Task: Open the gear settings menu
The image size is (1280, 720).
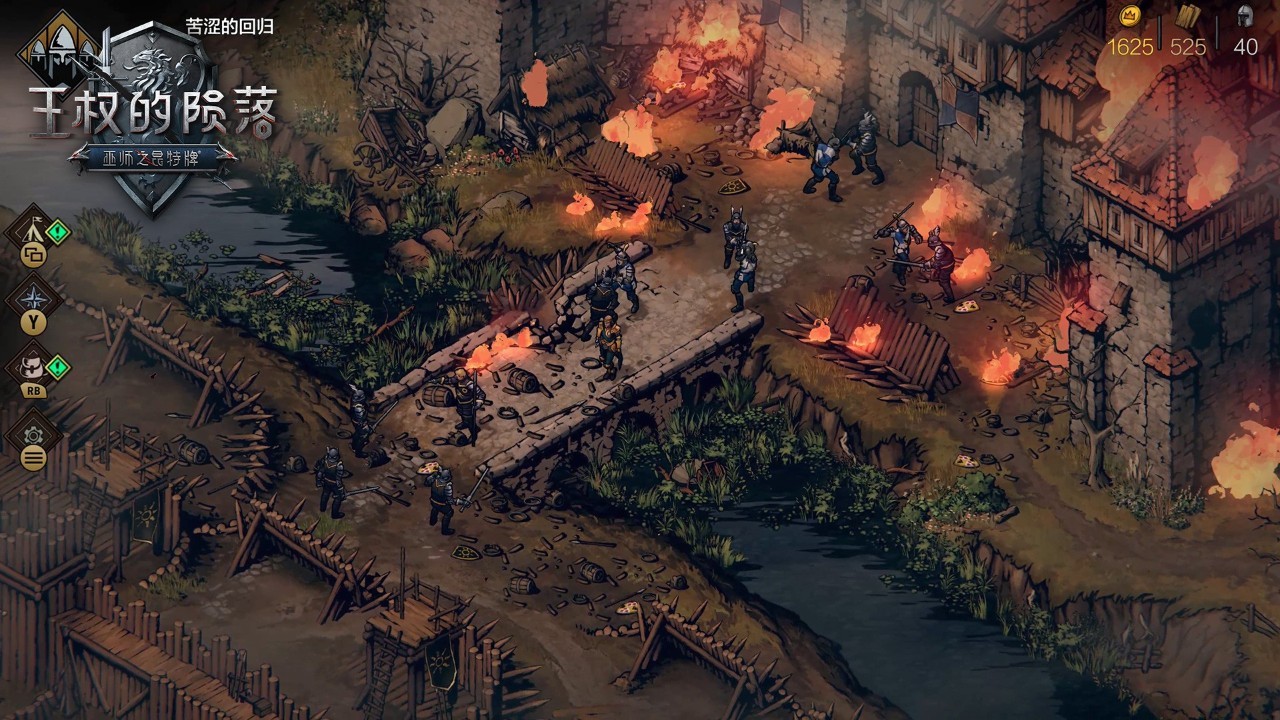Action: click(x=33, y=435)
